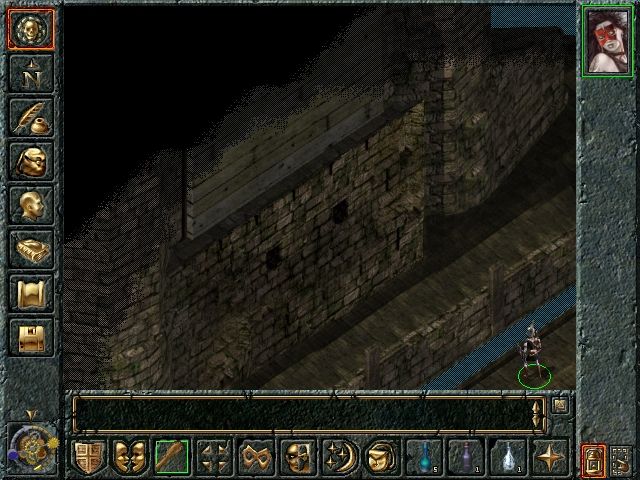Open inventory with the helmeted head icon
This screenshot has height=480, width=640.
(x=30, y=161)
